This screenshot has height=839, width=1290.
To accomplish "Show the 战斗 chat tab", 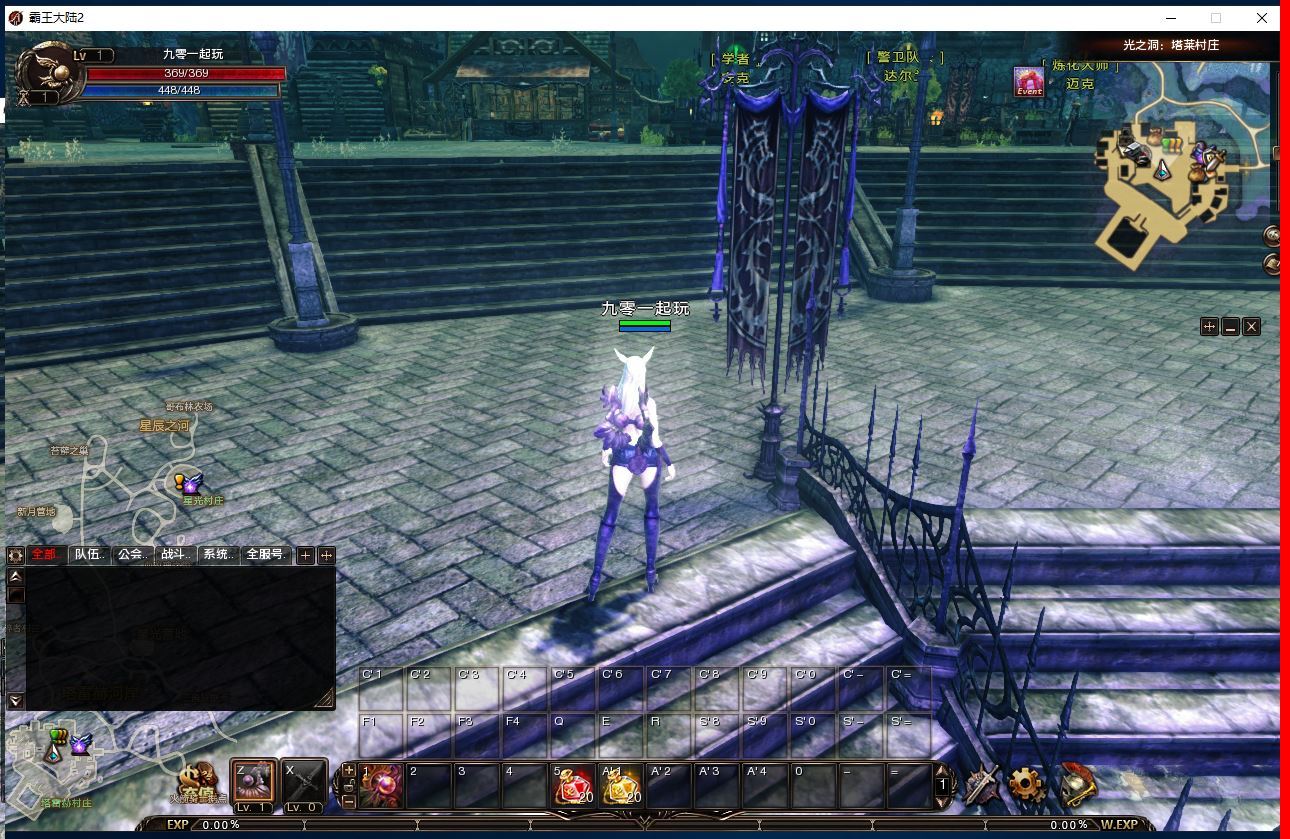I will pyautogui.click(x=176, y=554).
